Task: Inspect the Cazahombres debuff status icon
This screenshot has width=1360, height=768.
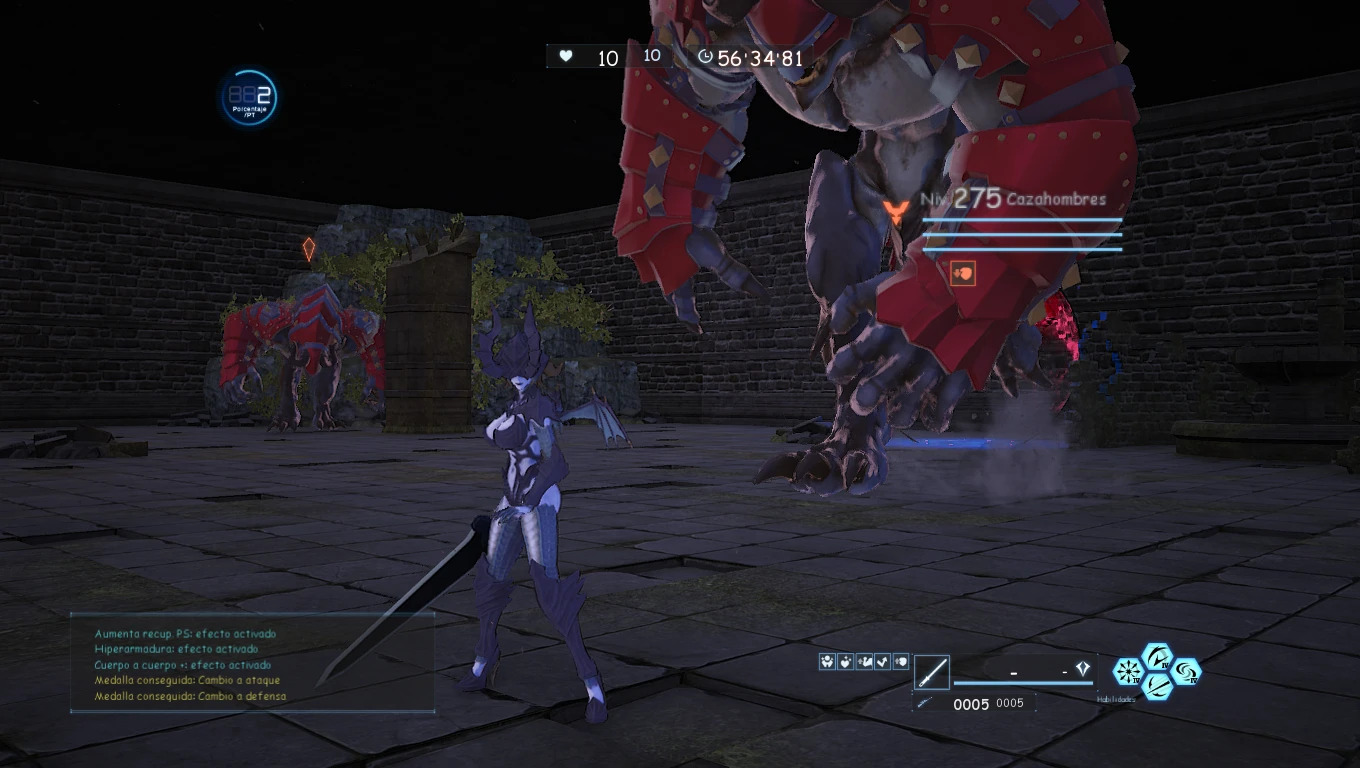Action: click(963, 271)
